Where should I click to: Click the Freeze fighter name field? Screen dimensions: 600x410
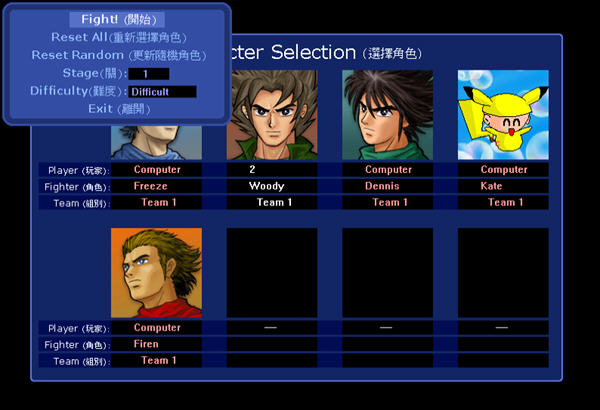157,186
